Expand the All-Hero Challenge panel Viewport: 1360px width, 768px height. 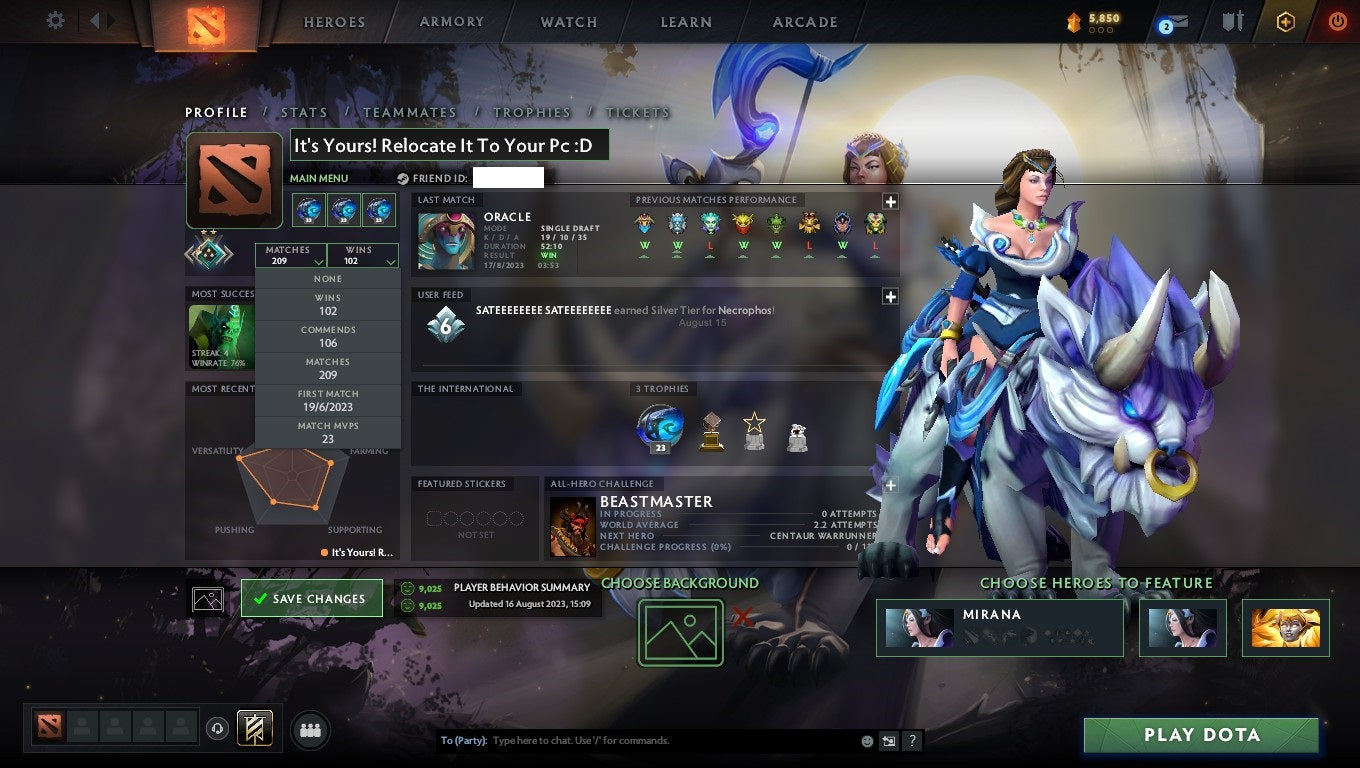click(x=889, y=485)
